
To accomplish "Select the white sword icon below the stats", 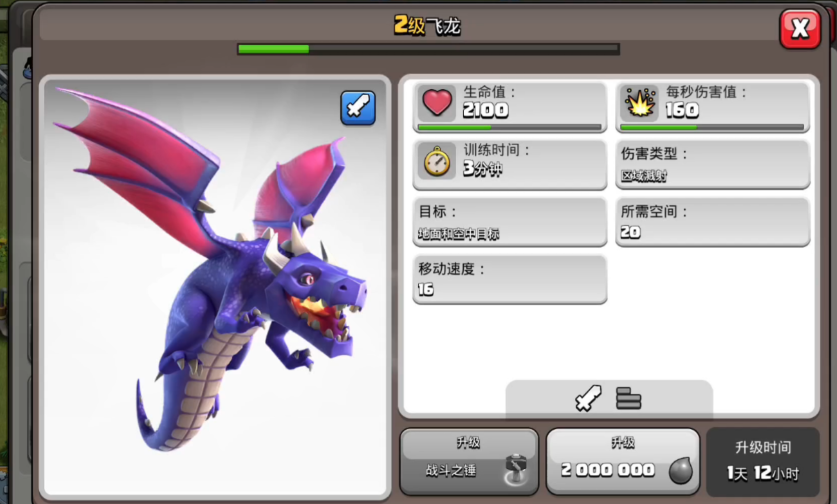I will (587, 399).
